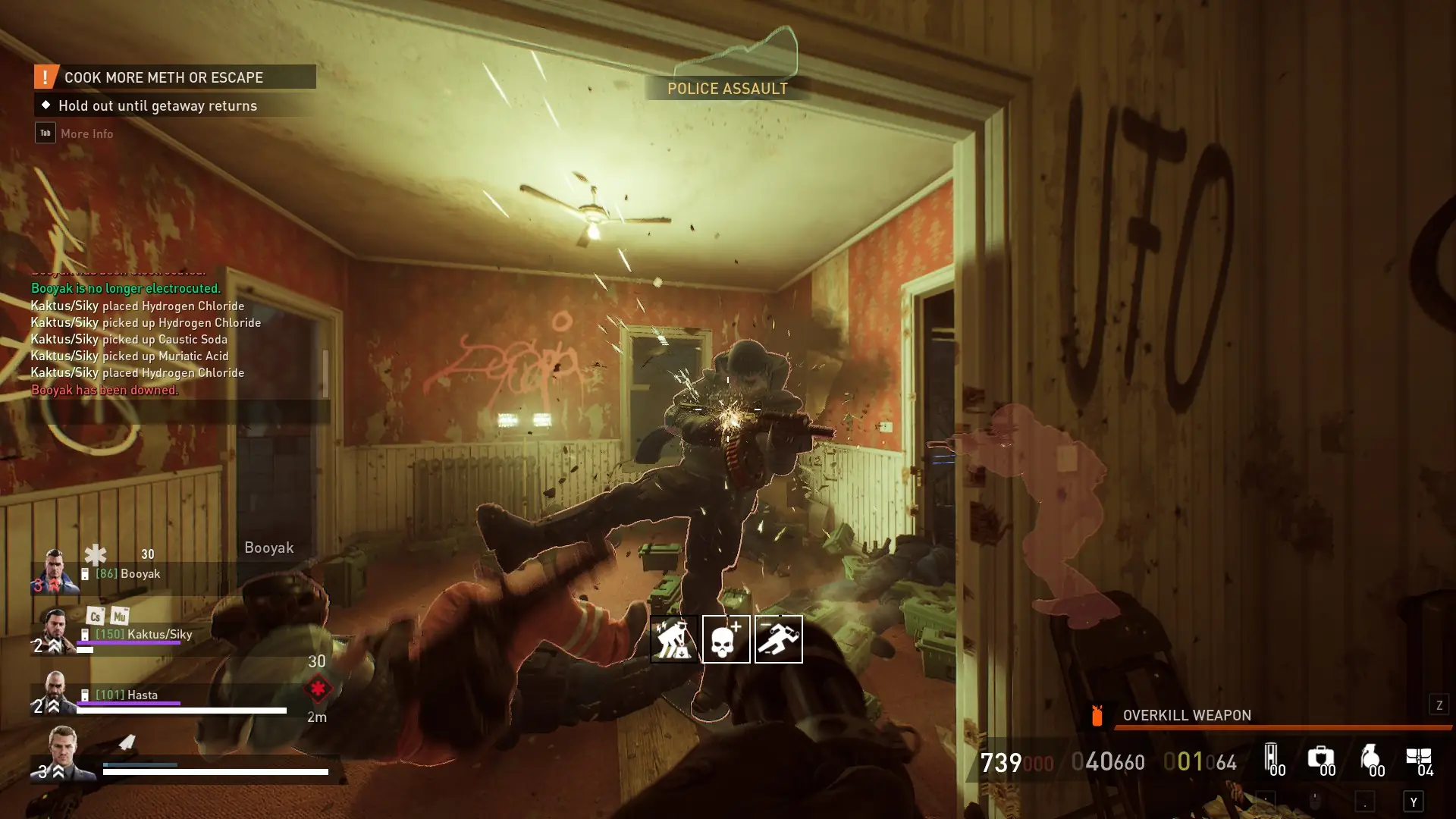Click the scrollbar of the event feed

tap(325, 373)
